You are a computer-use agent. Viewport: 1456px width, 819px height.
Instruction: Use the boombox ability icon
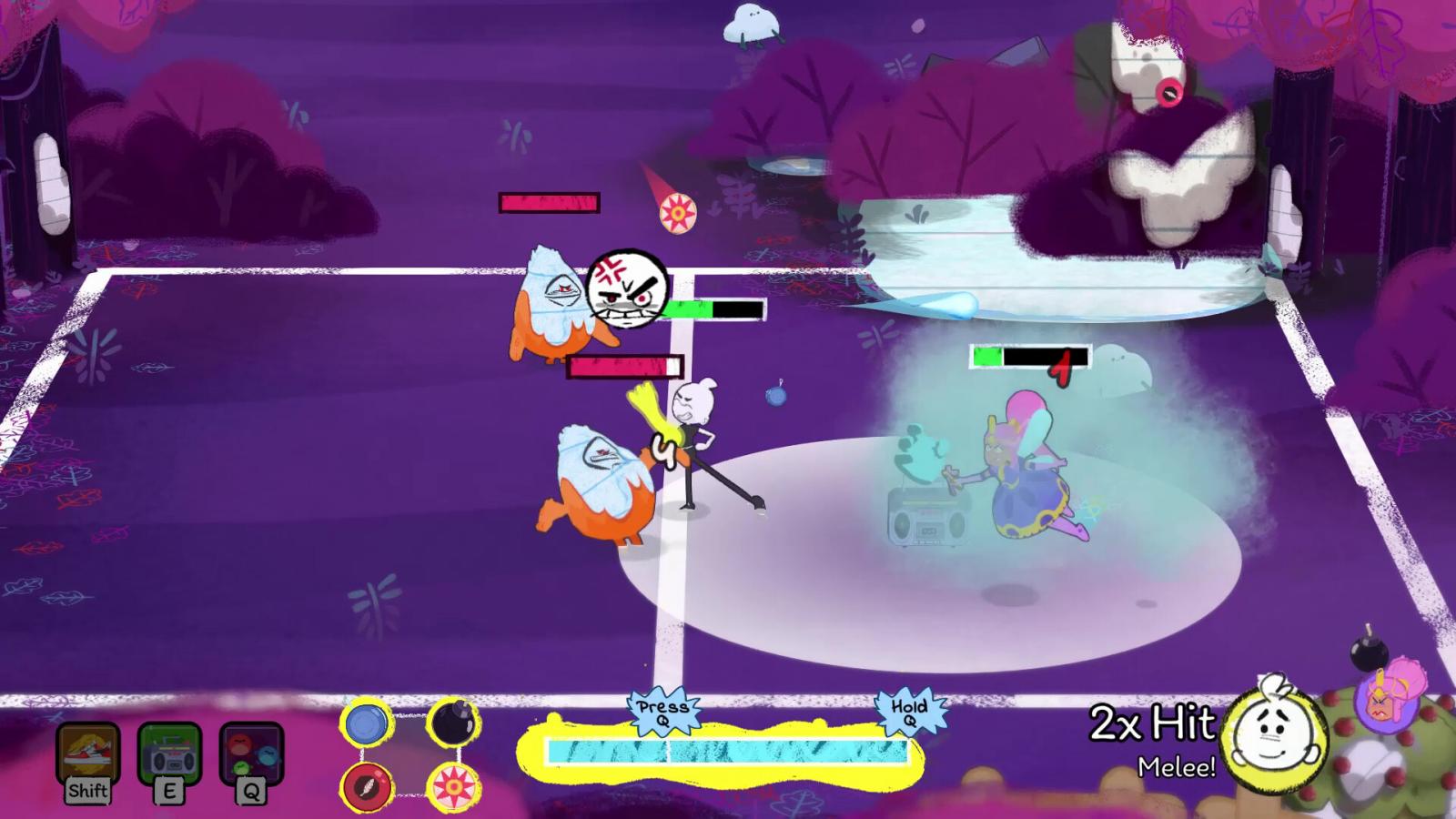[x=169, y=753]
